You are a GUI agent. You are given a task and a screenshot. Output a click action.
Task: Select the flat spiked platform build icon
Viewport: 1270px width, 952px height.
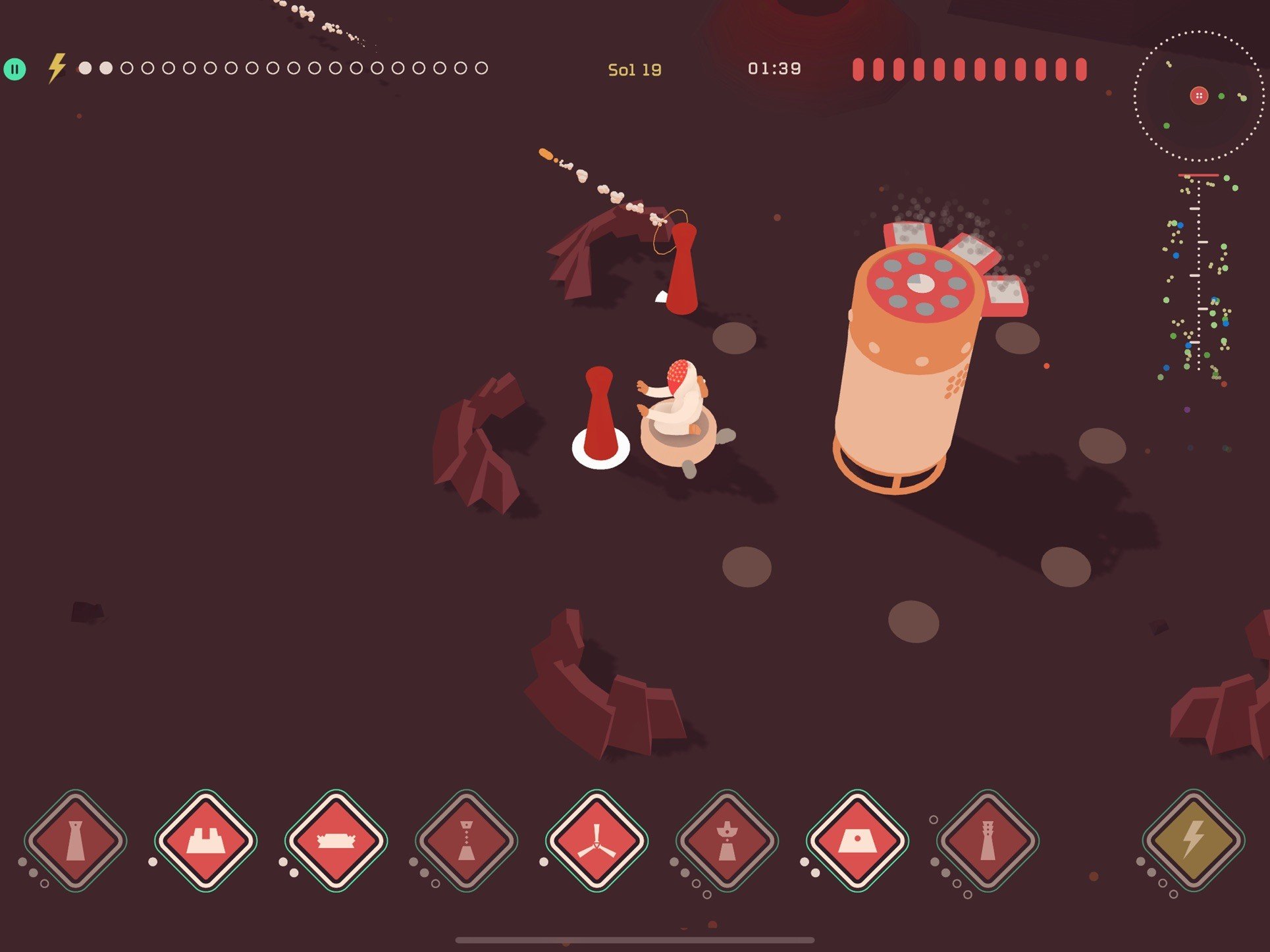[336, 841]
